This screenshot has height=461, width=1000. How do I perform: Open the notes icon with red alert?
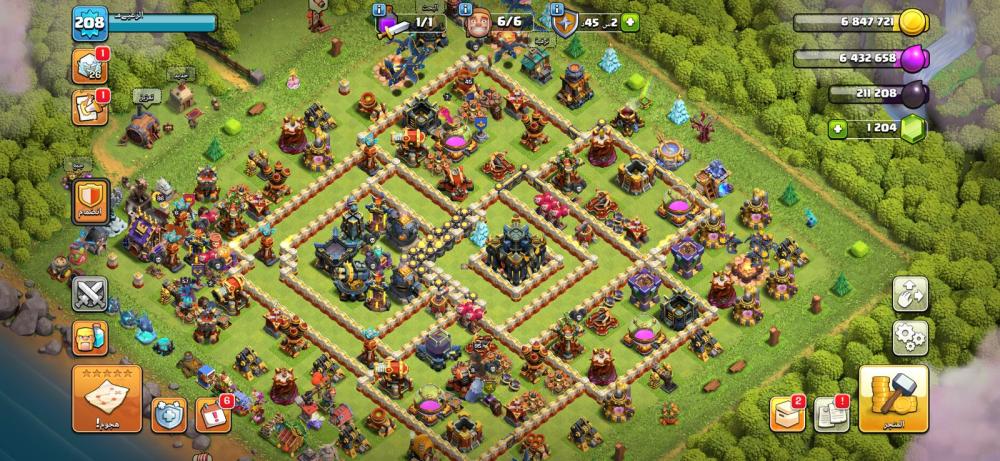(x=88, y=108)
